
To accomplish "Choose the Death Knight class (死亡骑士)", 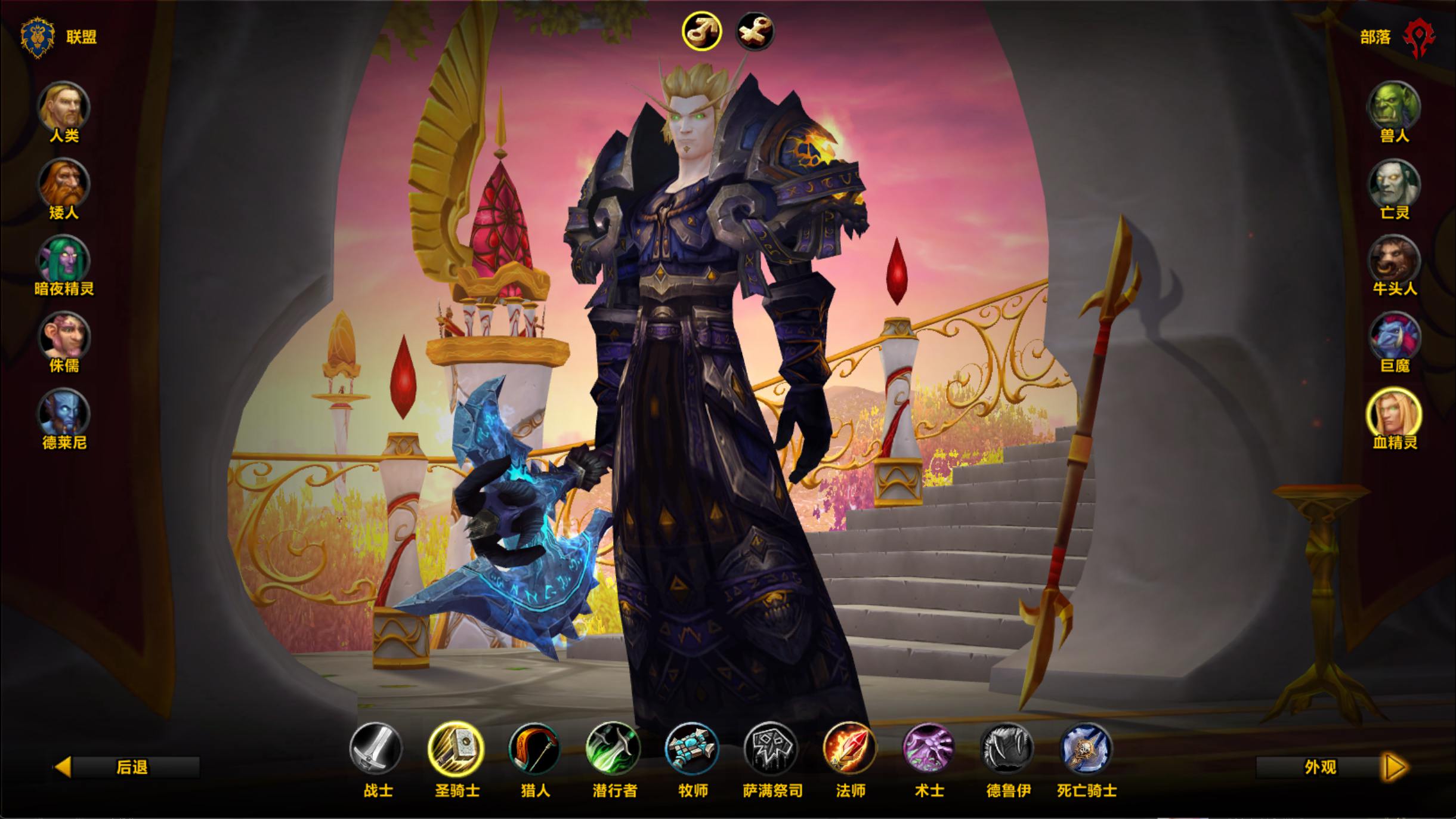I will pos(1086,748).
